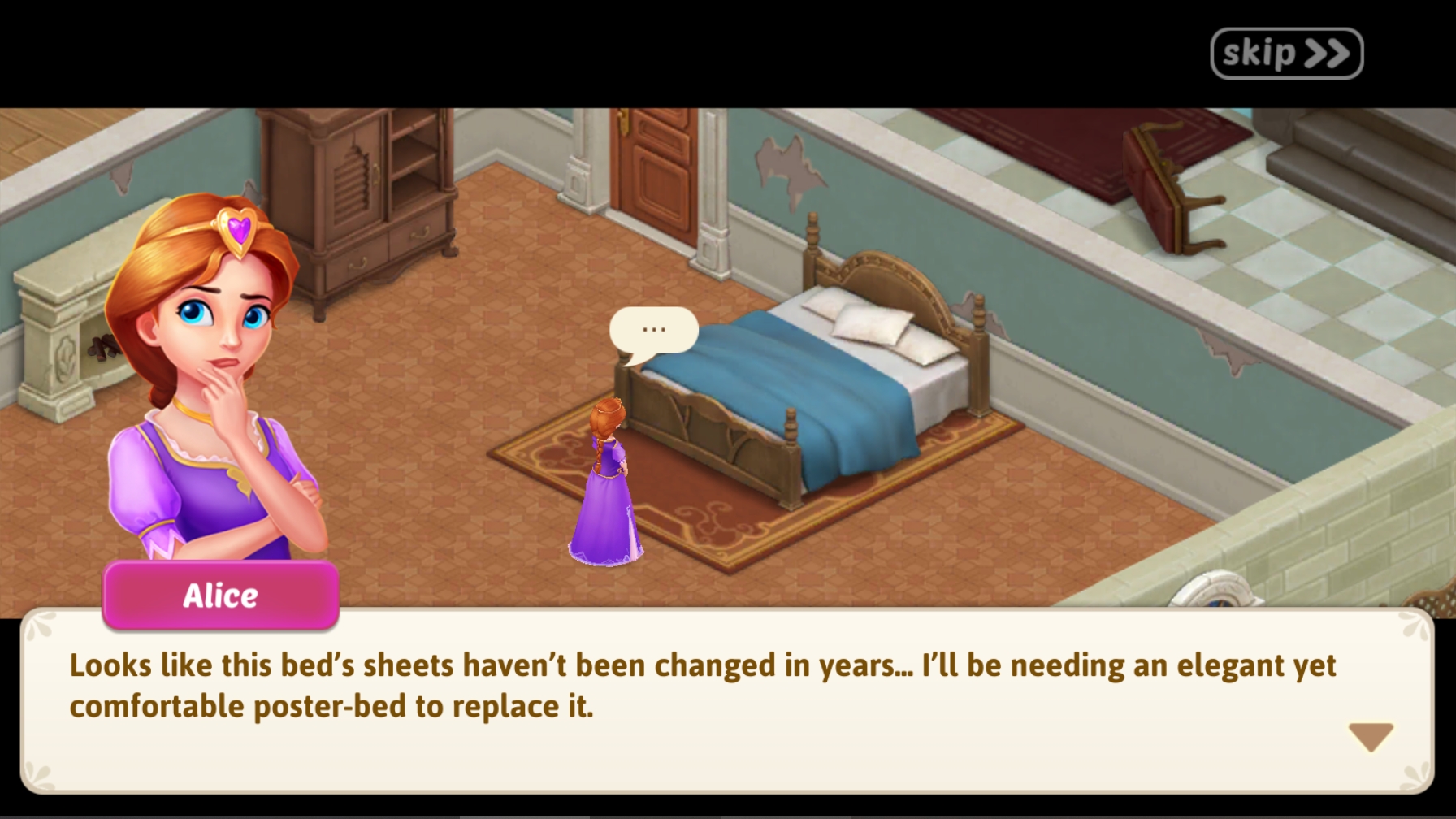Advance dialogue with the down arrow
Viewport: 1456px width, 819px height.
1371,736
